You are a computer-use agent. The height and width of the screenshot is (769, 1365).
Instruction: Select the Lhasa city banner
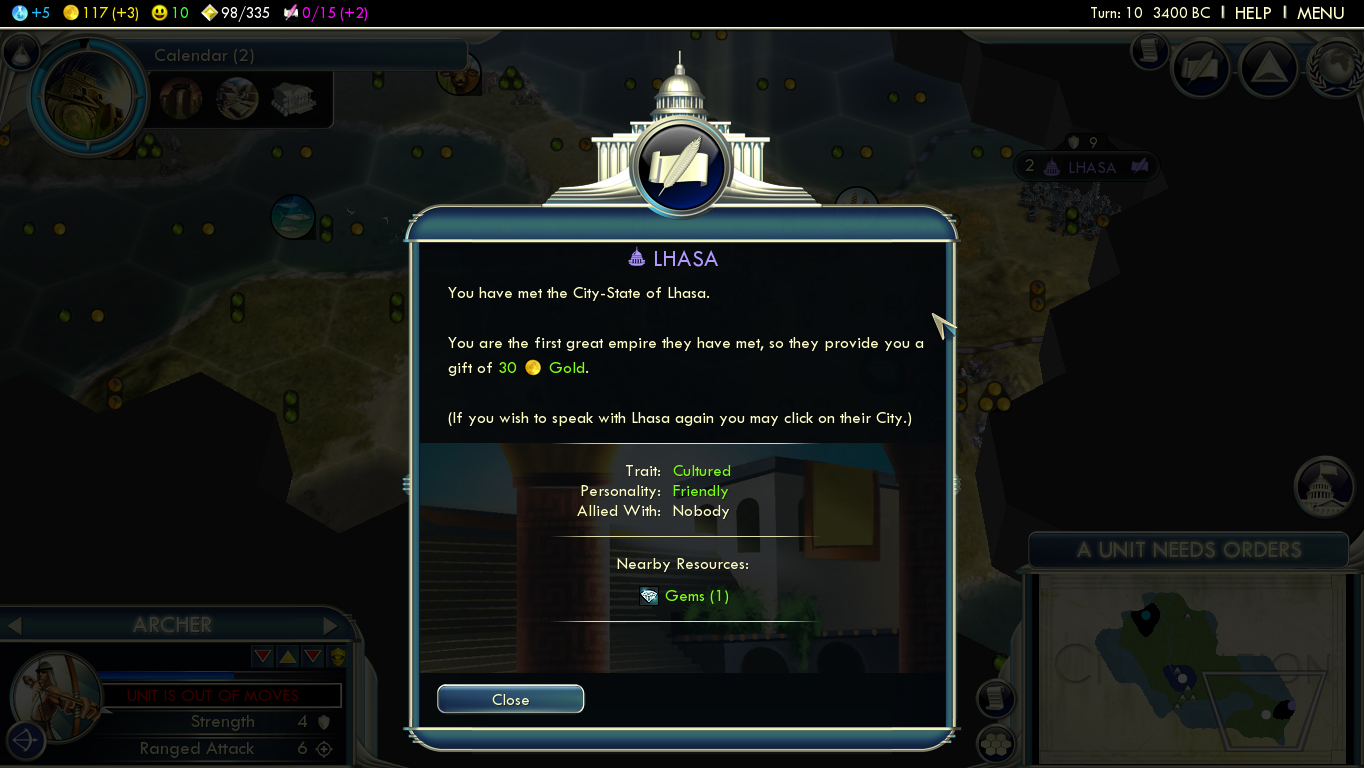(x=1090, y=167)
